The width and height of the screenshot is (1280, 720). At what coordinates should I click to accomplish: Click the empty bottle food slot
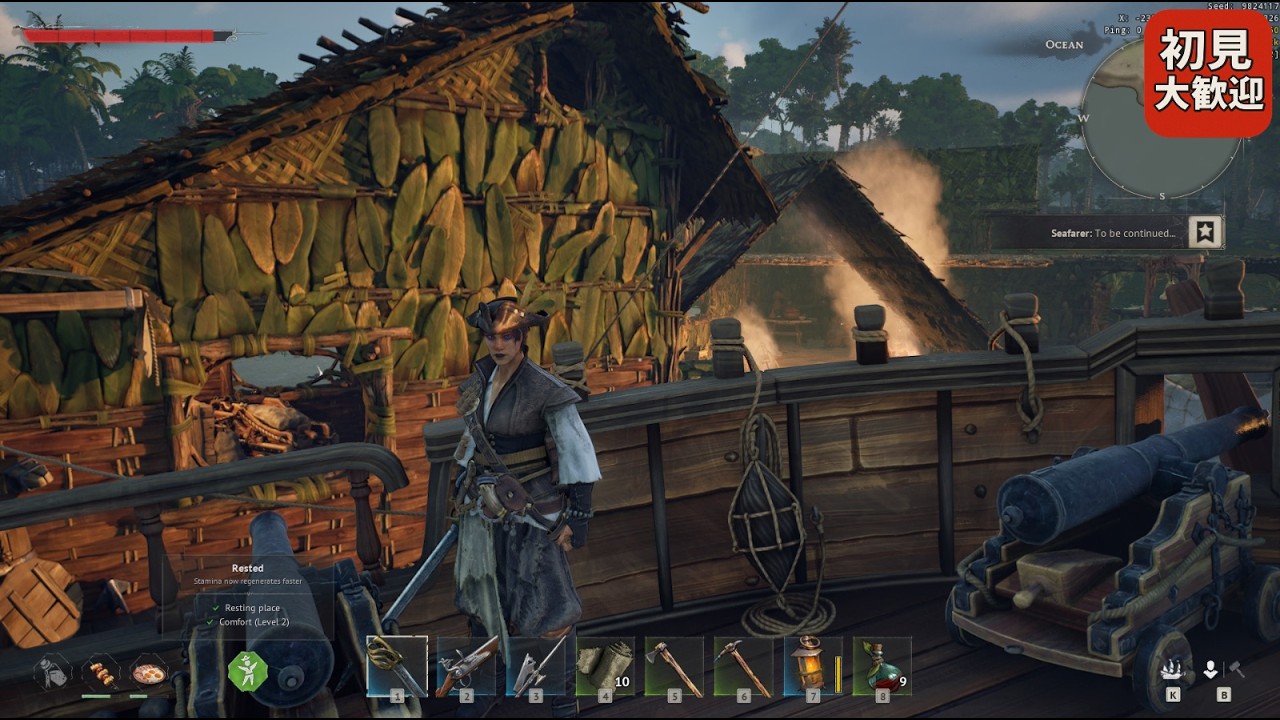(x=52, y=672)
